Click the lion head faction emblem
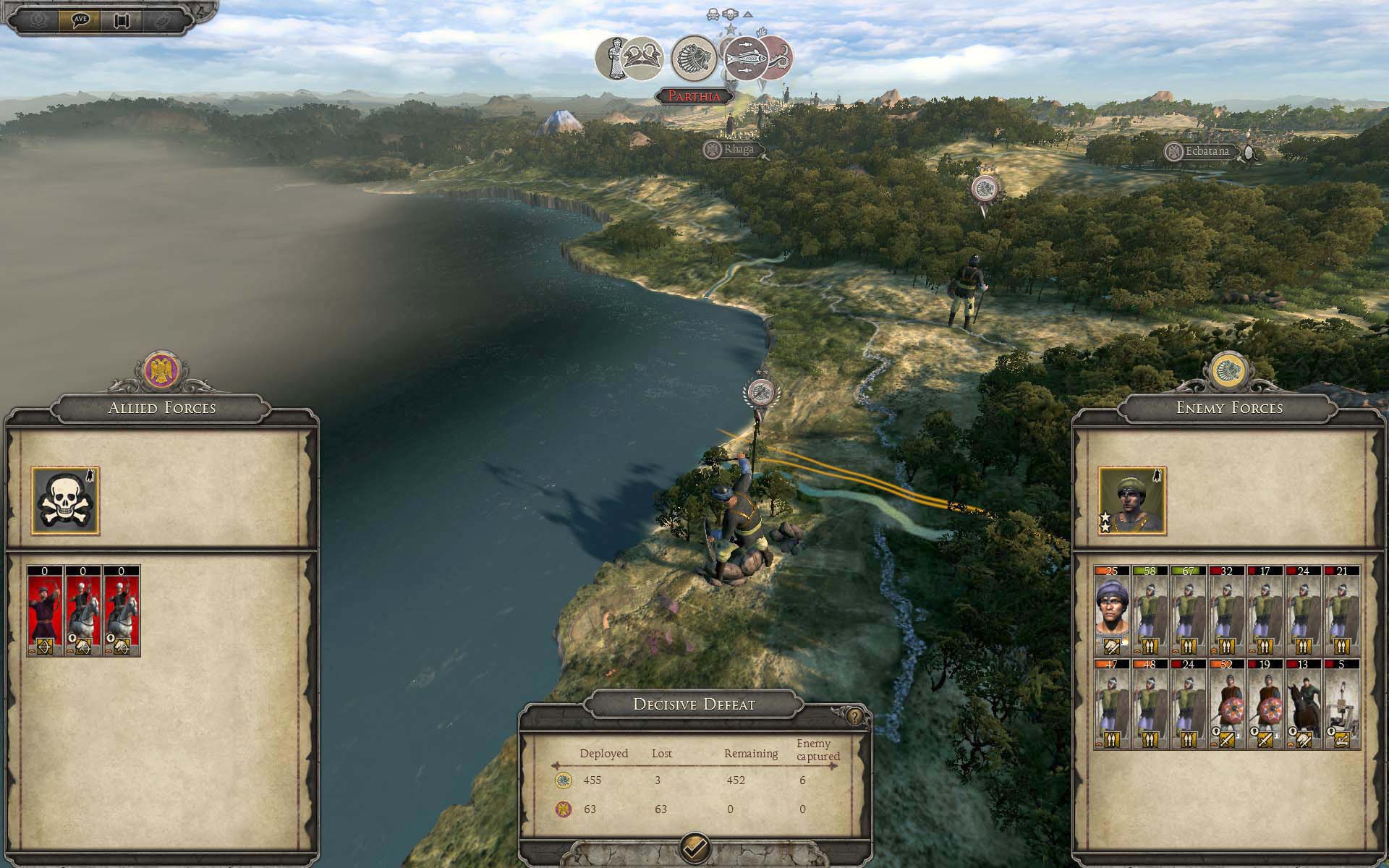 [x=693, y=59]
